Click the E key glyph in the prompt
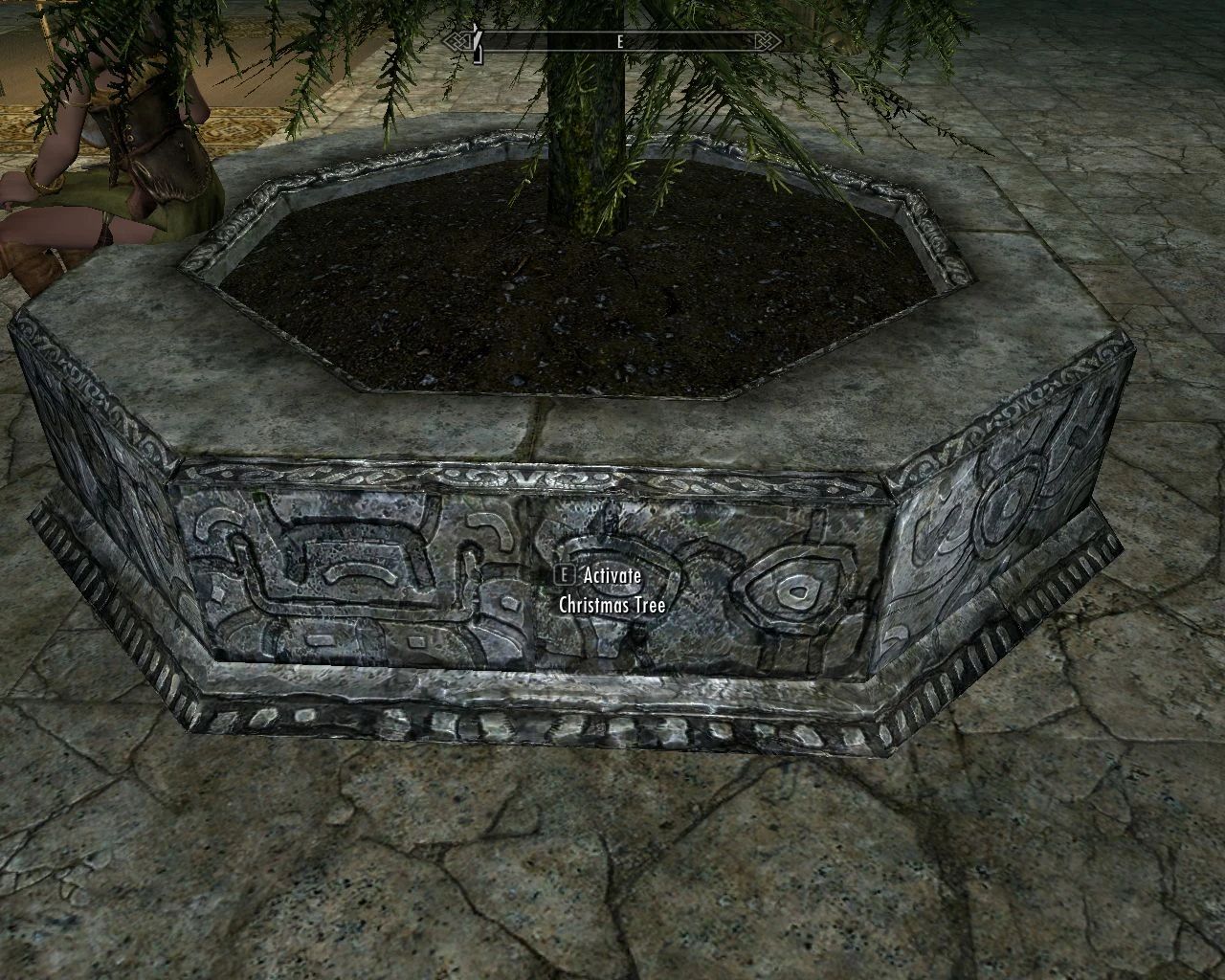 click(x=565, y=577)
